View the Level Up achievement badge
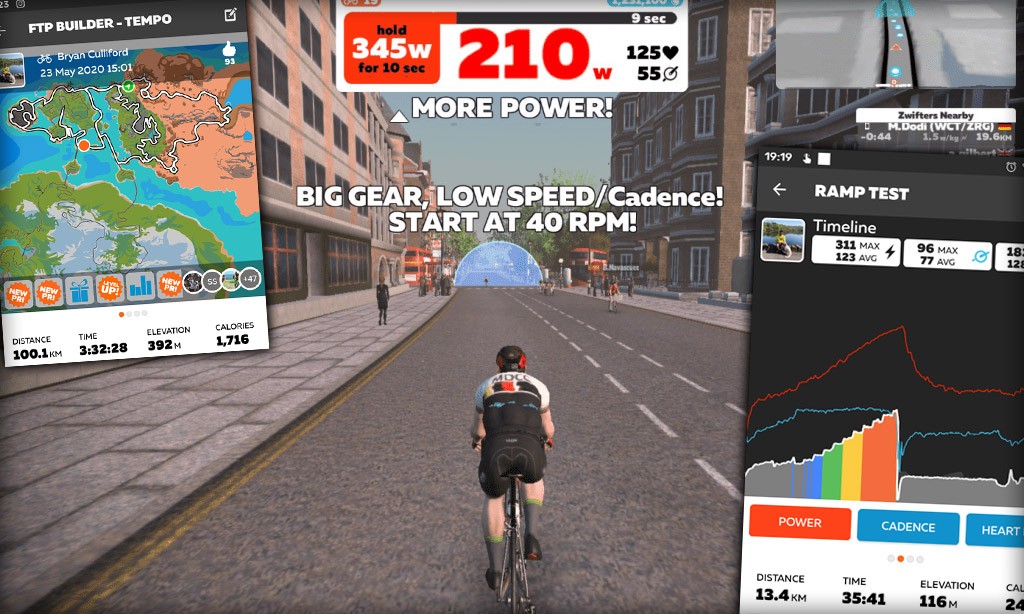This screenshot has height=614, width=1024. (109, 289)
